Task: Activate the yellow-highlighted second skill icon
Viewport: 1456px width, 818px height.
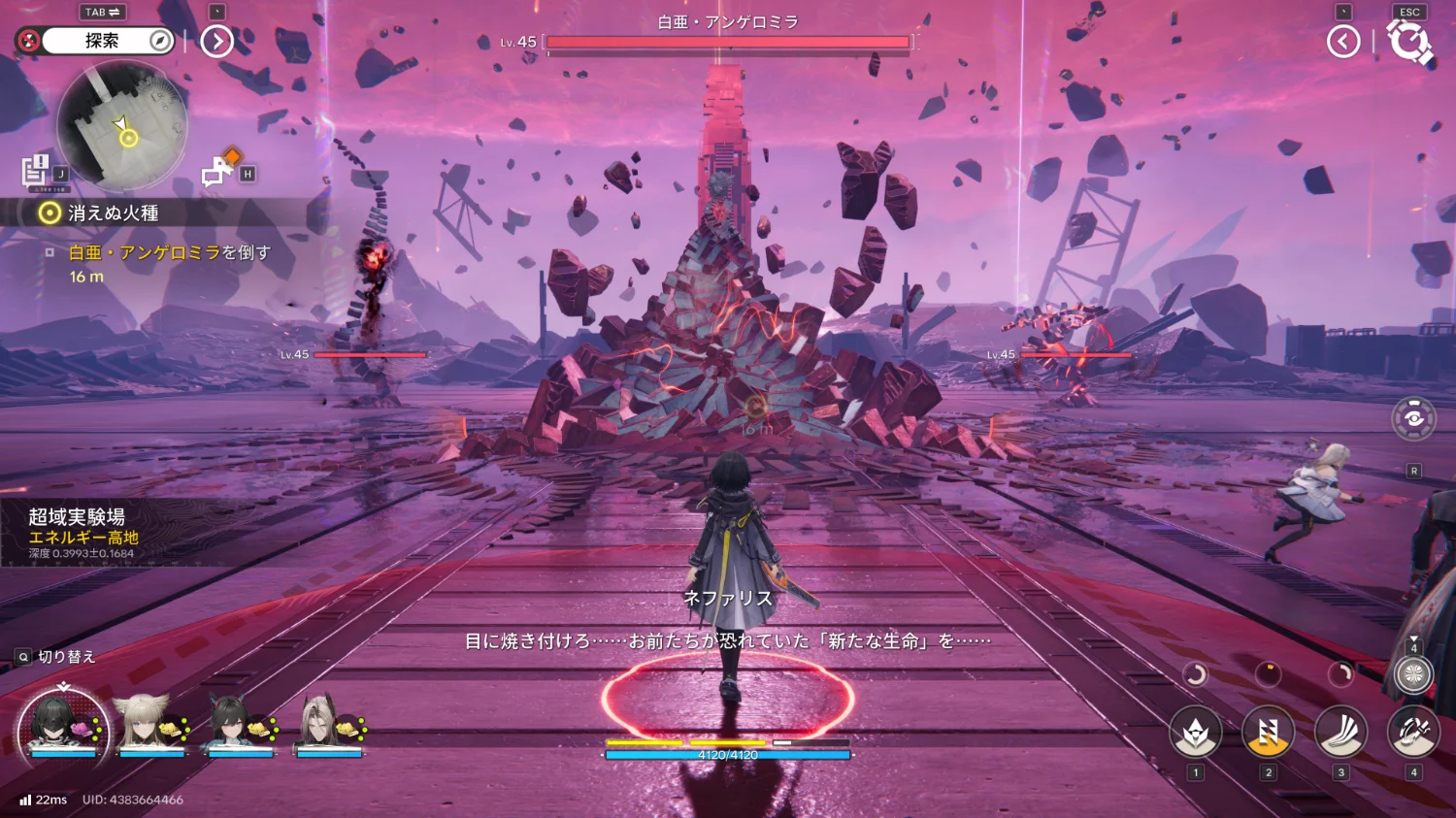Action: (1268, 733)
